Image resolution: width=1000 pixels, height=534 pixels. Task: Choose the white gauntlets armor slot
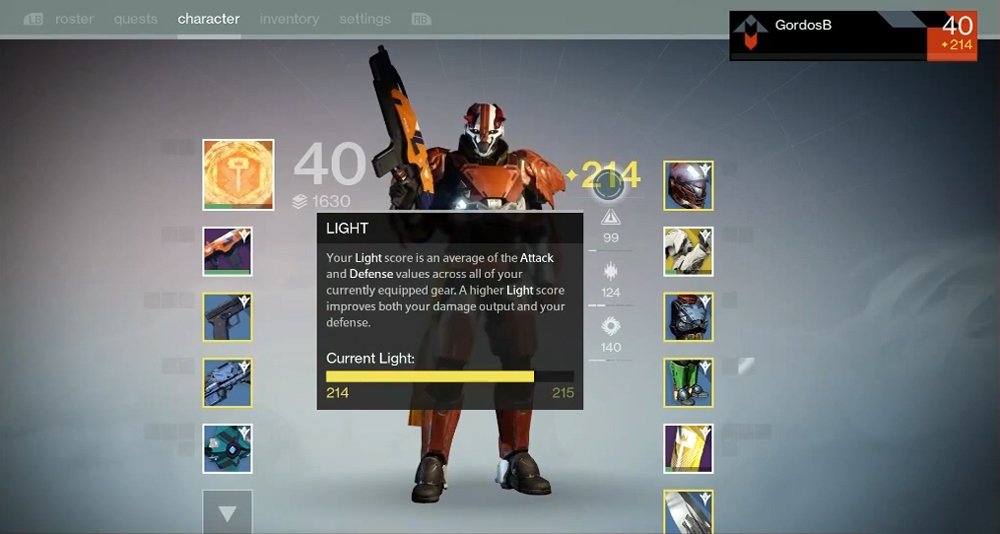[688, 251]
